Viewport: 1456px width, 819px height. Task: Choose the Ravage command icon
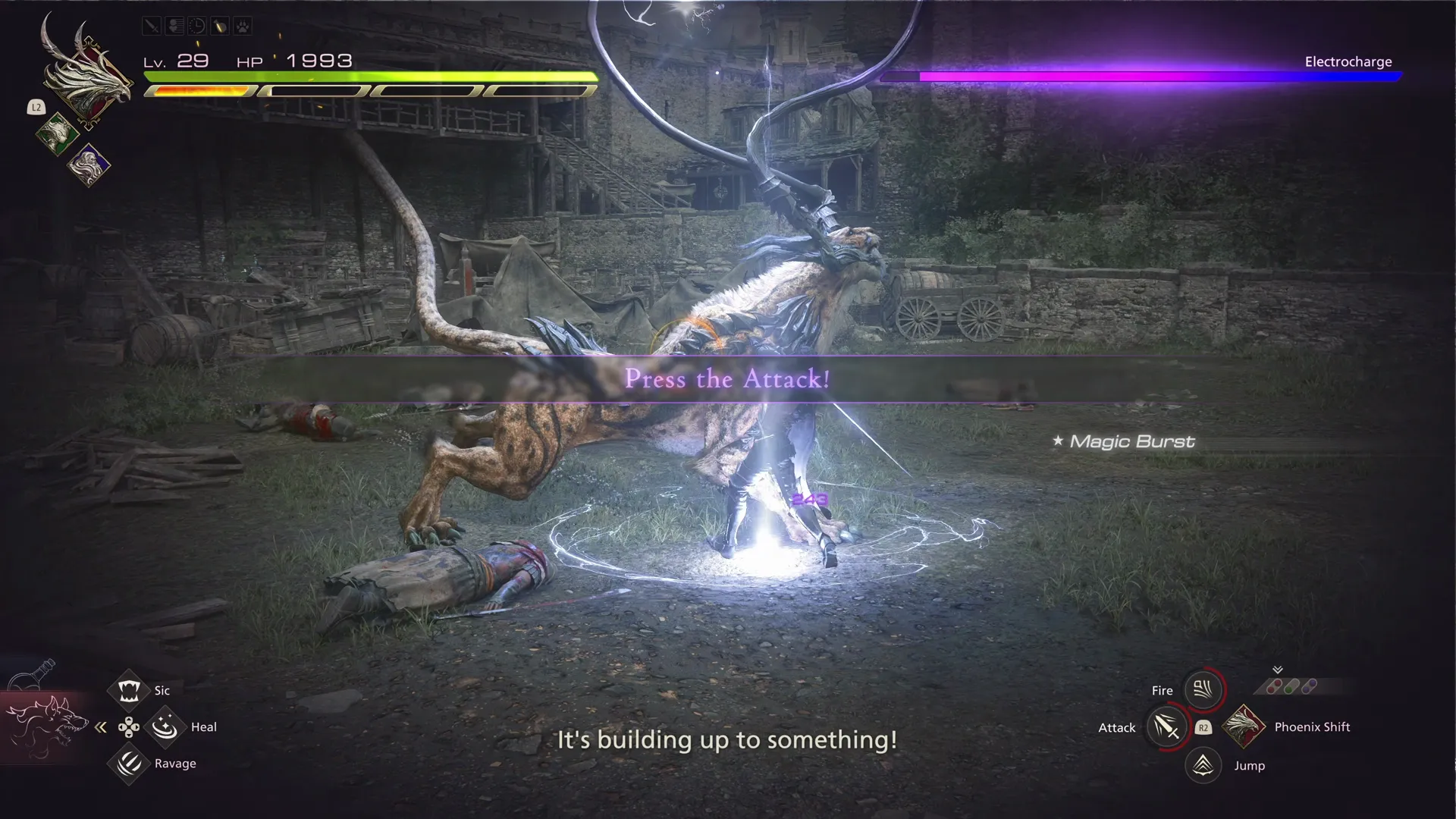click(x=127, y=764)
